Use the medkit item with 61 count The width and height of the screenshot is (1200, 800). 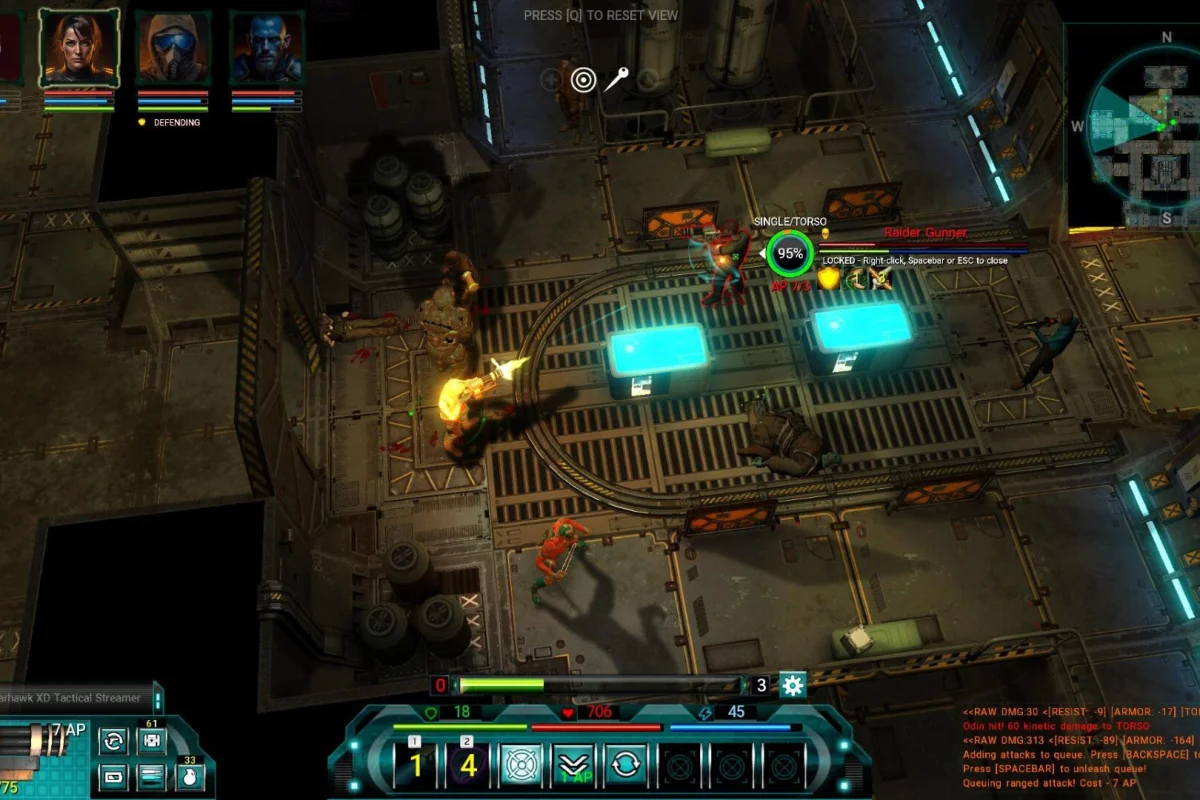click(x=152, y=741)
